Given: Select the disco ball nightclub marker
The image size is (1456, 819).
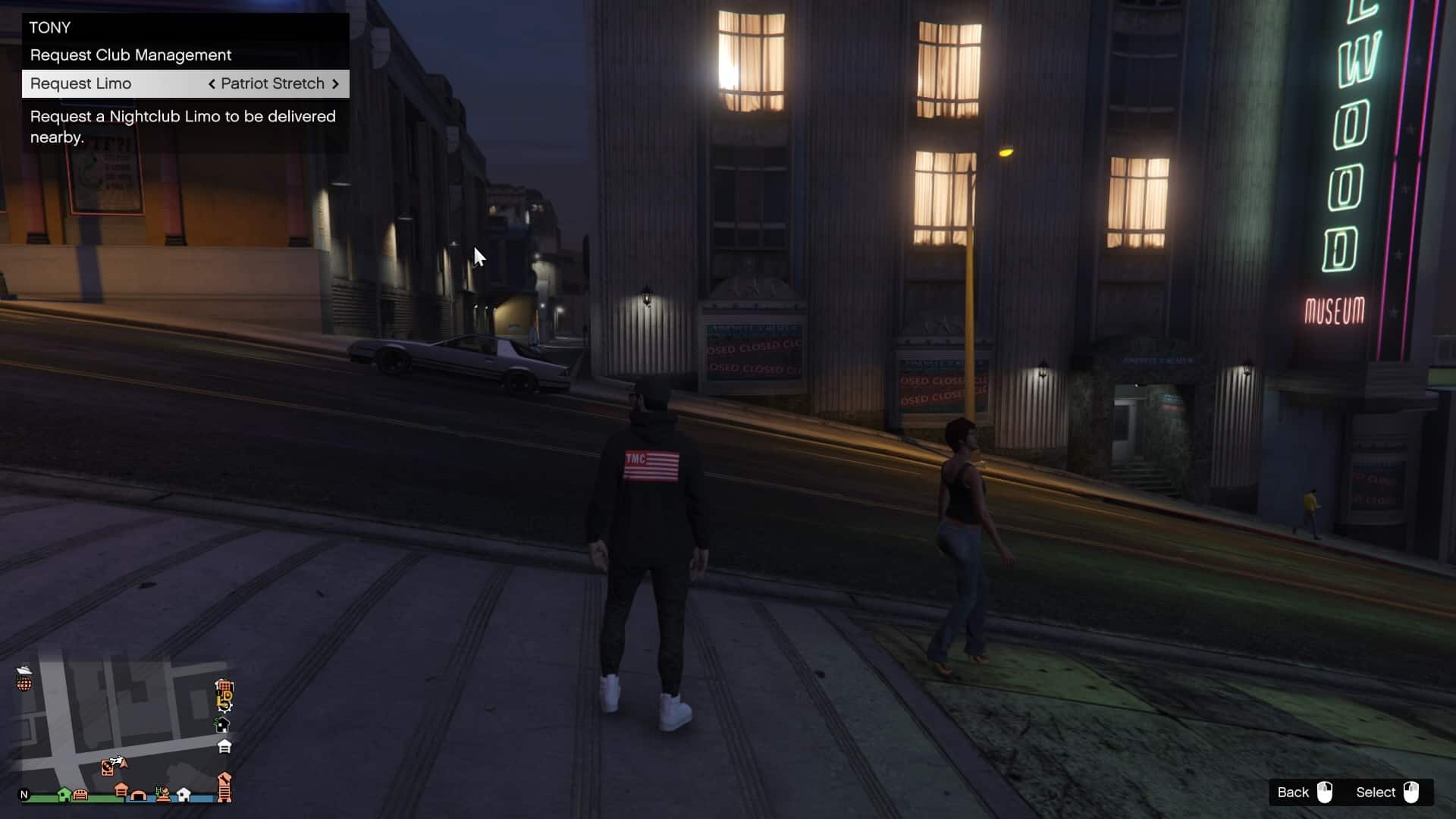Looking at the screenshot, I should [x=24, y=685].
